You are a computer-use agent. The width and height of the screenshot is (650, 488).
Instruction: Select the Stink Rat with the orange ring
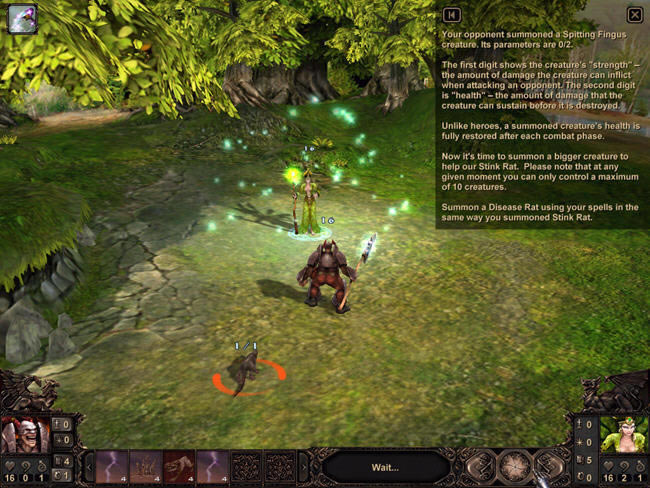tap(245, 373)
